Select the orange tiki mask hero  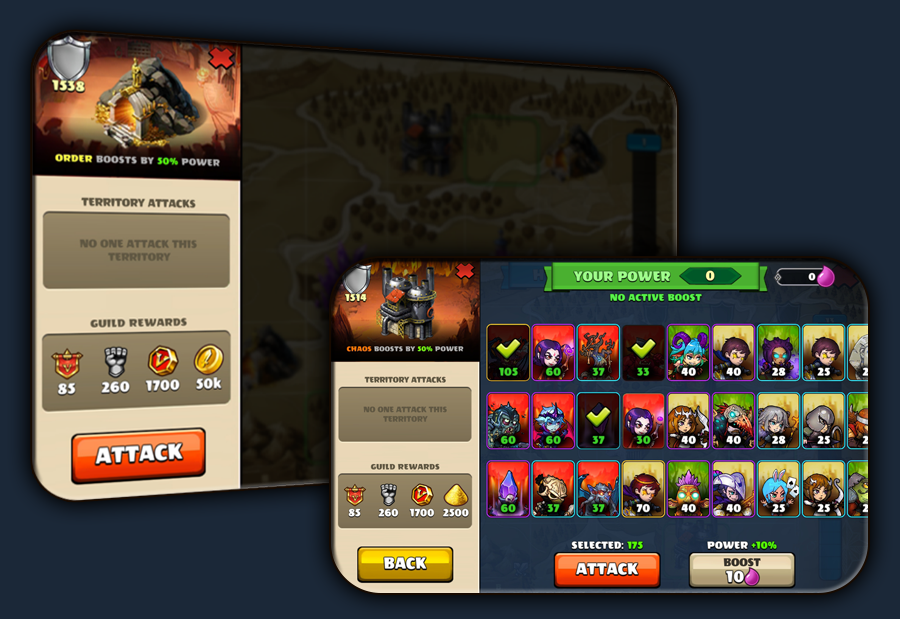click(x=688, y=488)
